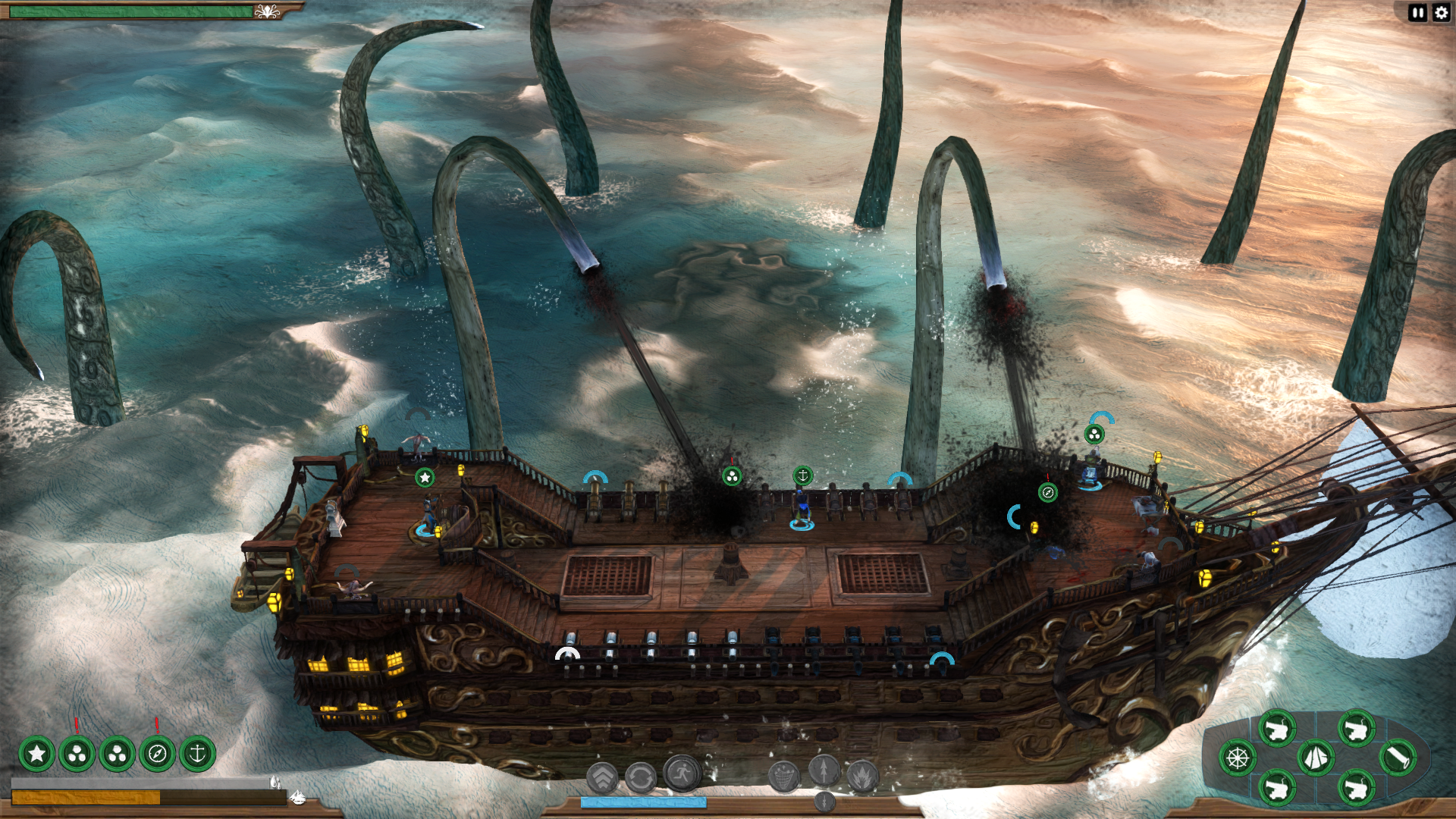Trigger the explosion burst ability
The height and width of the screenshot is (819, 1456).
pos(862,776)
